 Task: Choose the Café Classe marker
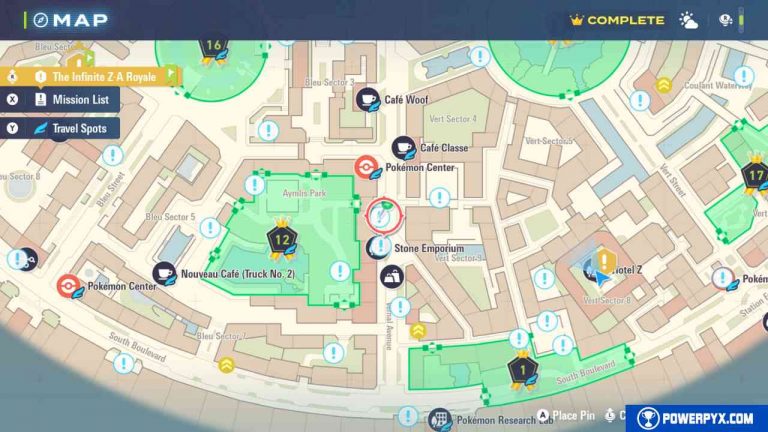pos(404,148)
